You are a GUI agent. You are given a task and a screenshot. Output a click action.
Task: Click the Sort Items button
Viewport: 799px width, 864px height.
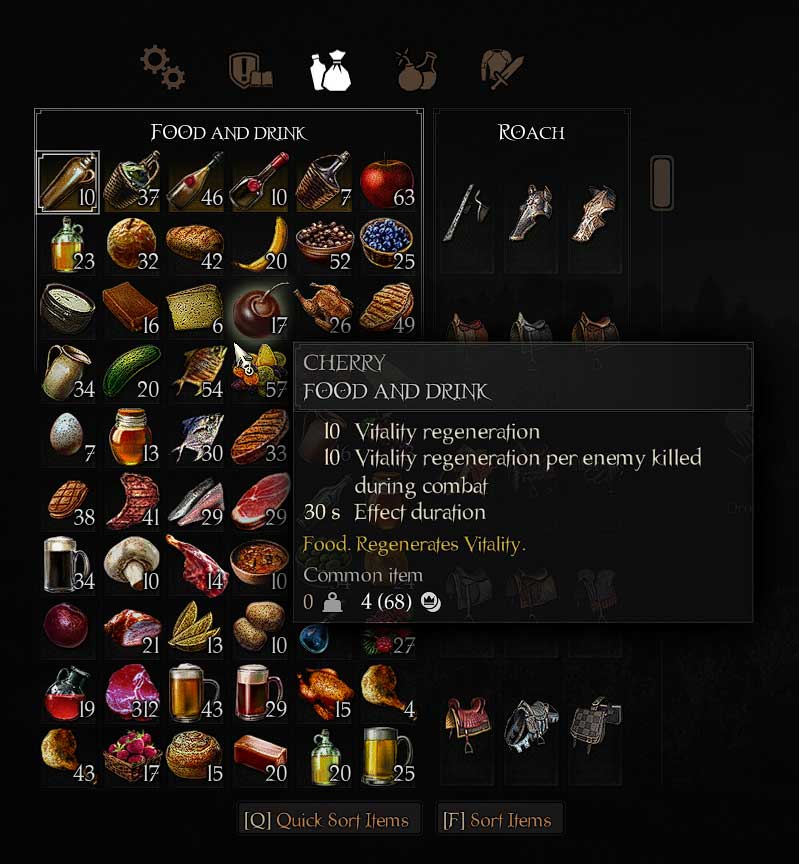497,820
